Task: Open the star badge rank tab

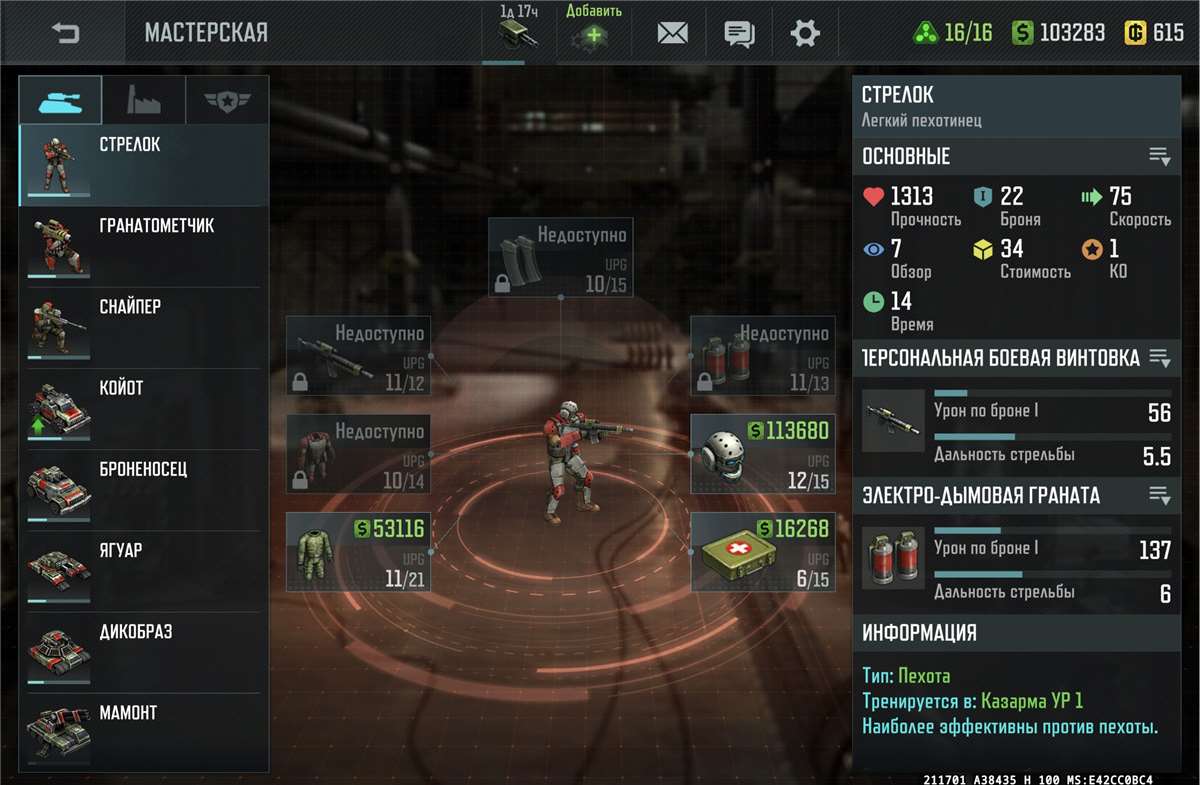Action: point(227,100)
